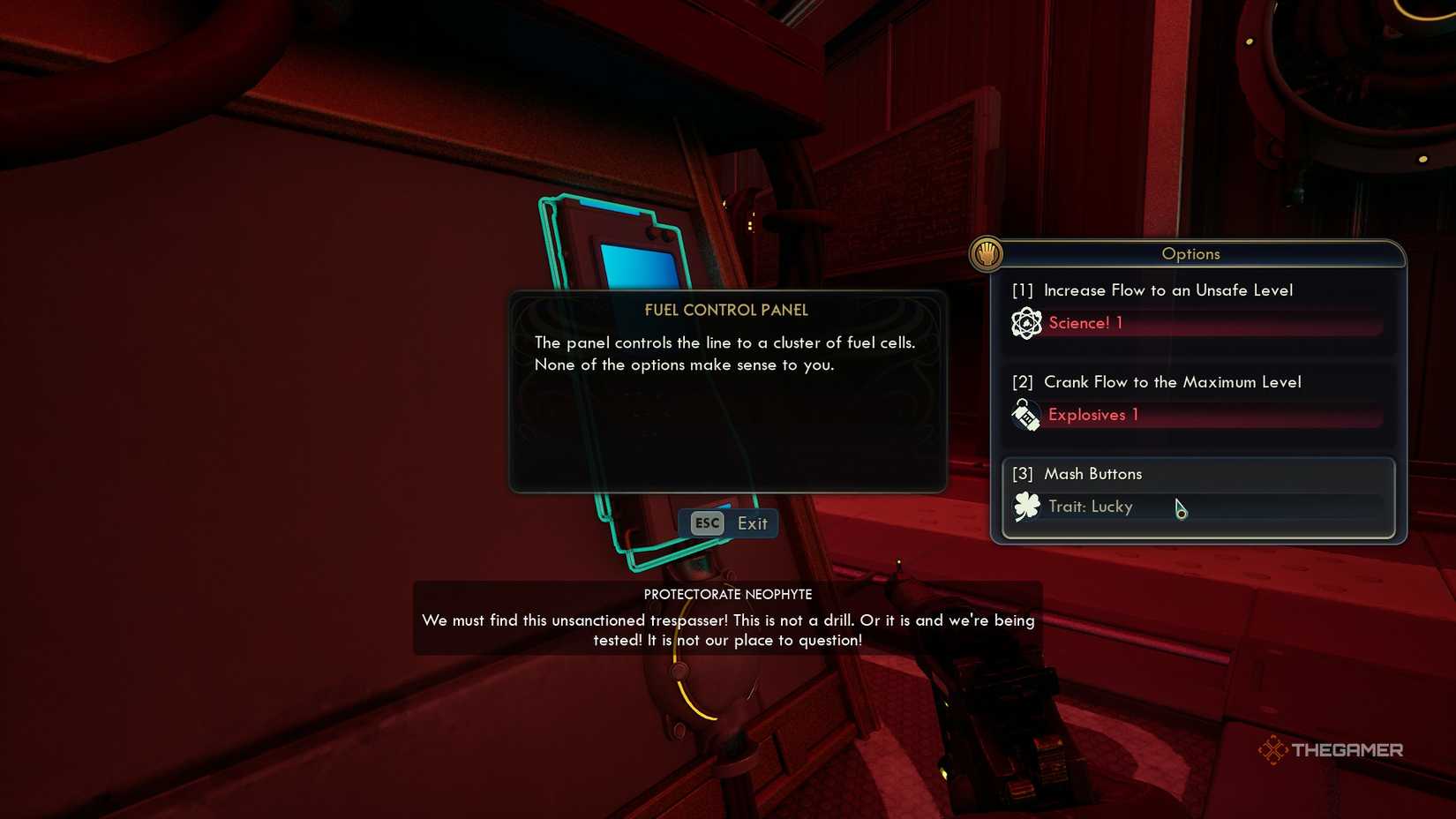
Task: Click the hand icon on the Options panel
Action: 987,254
